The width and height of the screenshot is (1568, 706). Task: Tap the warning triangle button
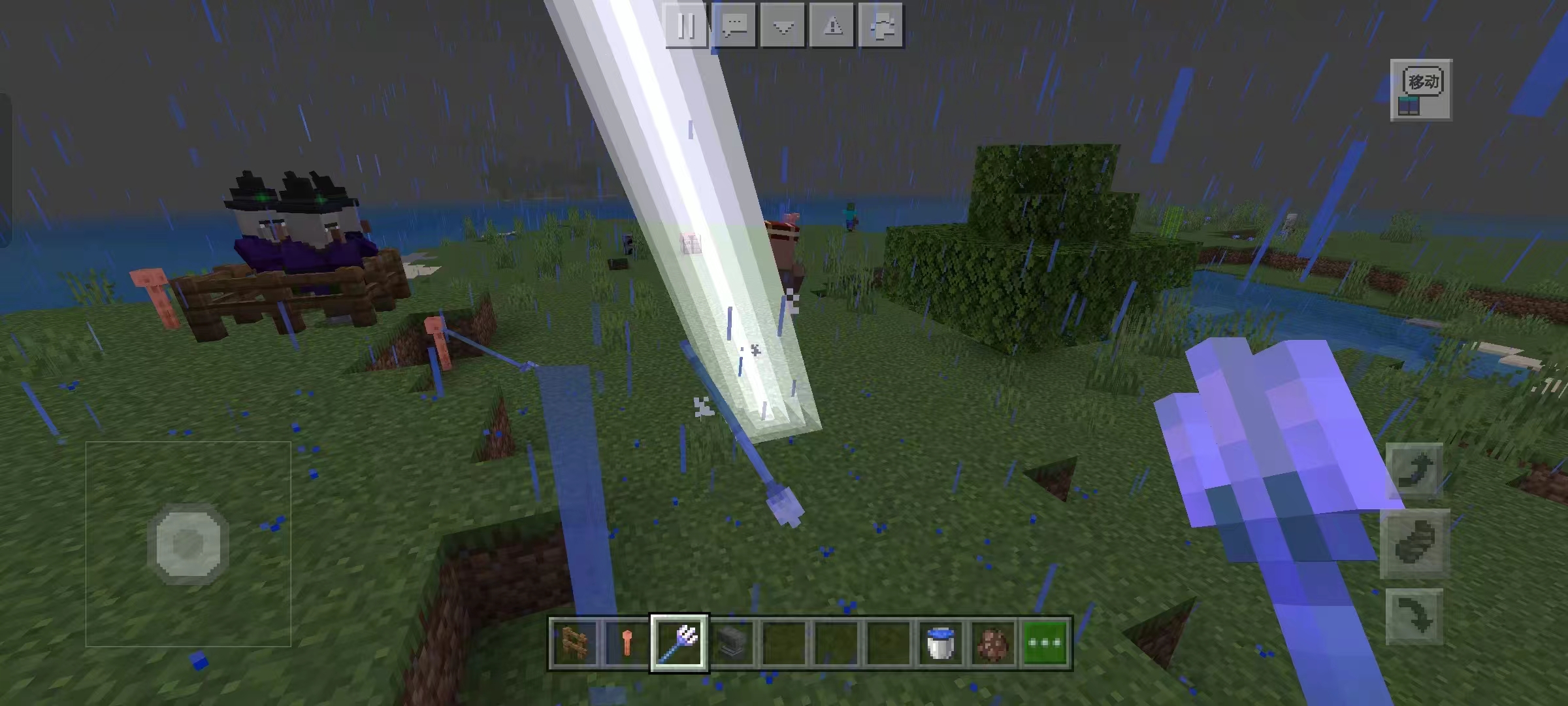point(832,26)
